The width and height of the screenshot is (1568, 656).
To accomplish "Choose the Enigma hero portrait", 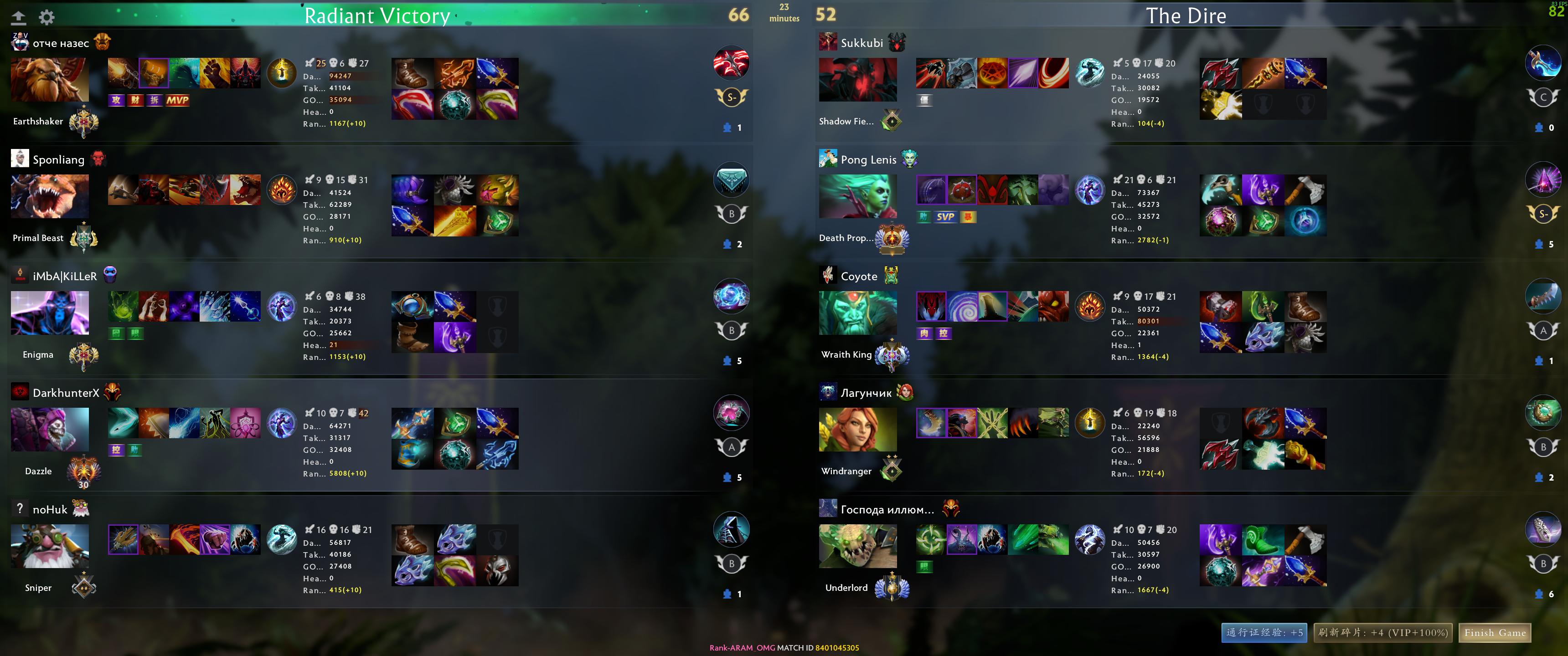I will point(50,313).
